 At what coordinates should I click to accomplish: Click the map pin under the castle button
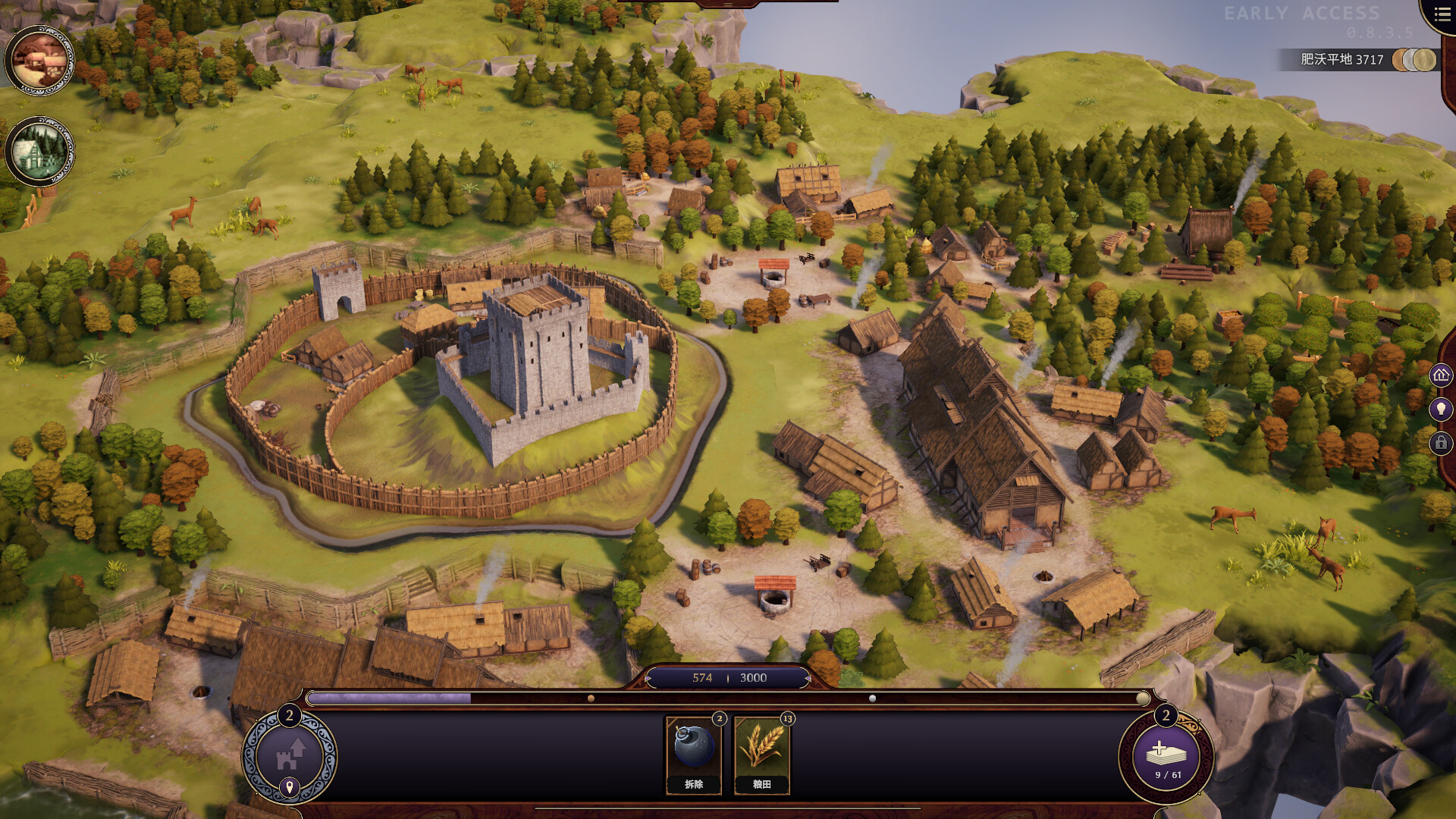pyautogui.click(x=289, y=787)
